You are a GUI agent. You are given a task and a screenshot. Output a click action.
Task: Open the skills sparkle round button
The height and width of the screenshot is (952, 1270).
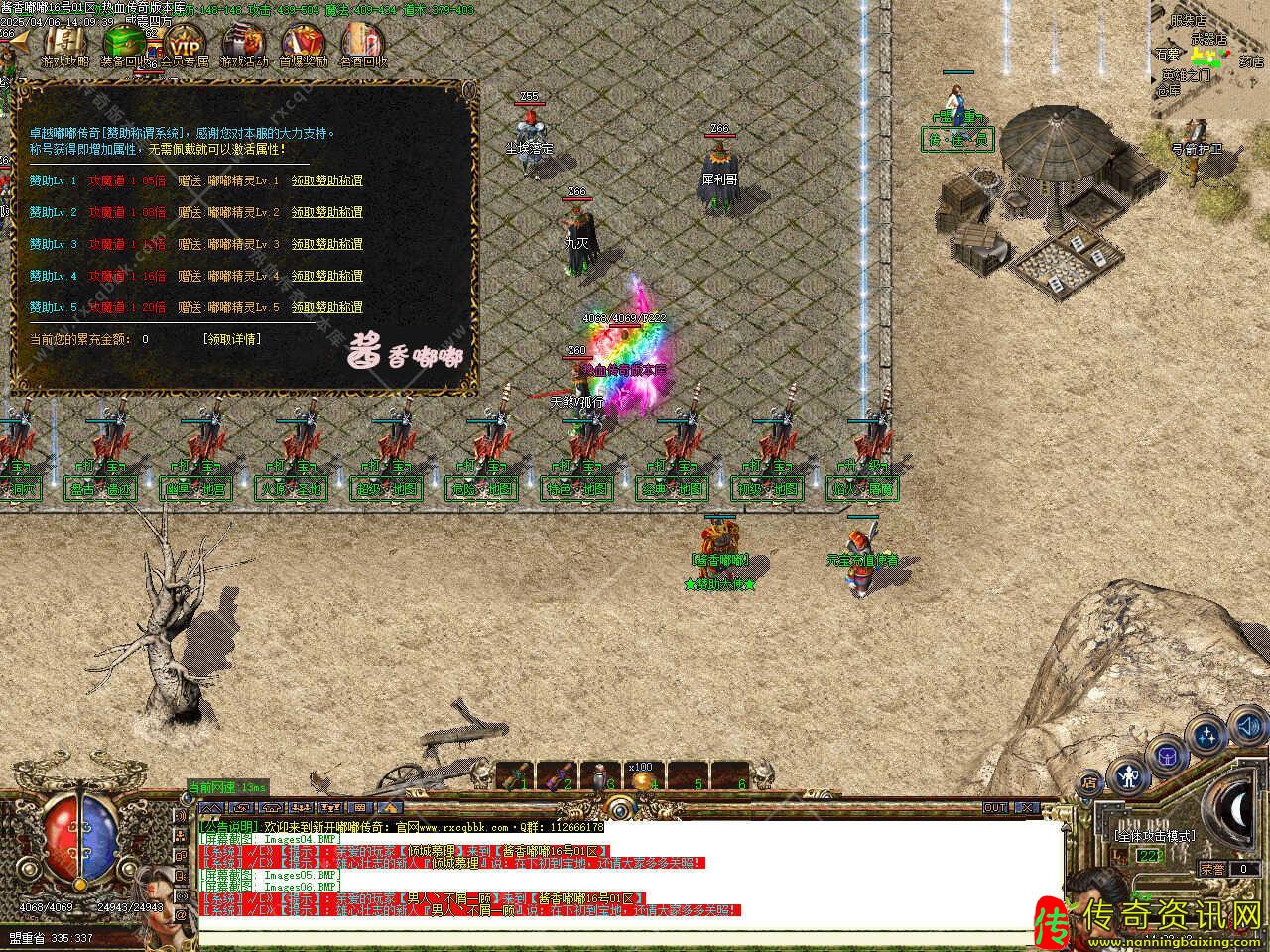1206,736
